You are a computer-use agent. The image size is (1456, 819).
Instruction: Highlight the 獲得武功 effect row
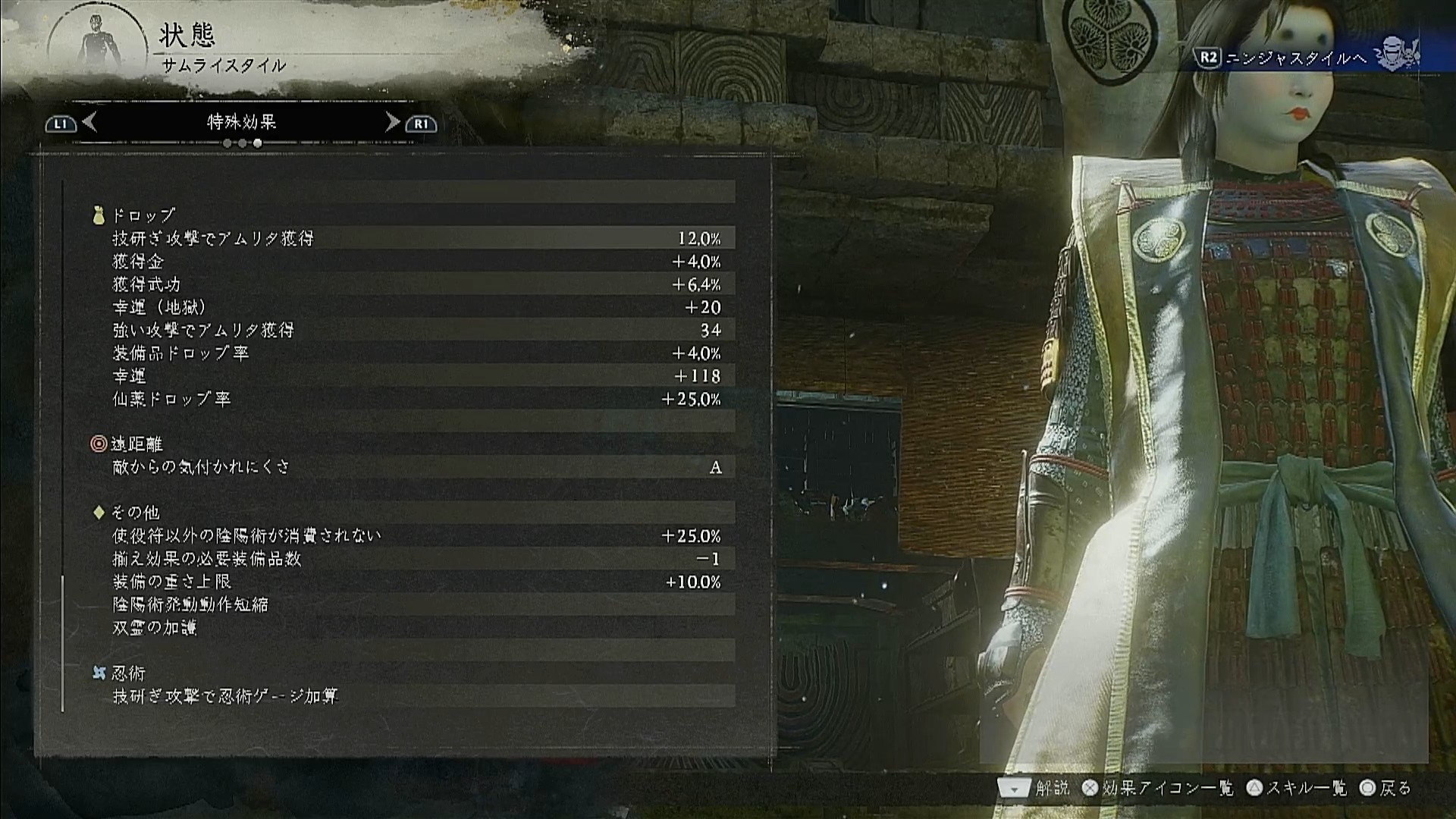[x=416, y=284]
